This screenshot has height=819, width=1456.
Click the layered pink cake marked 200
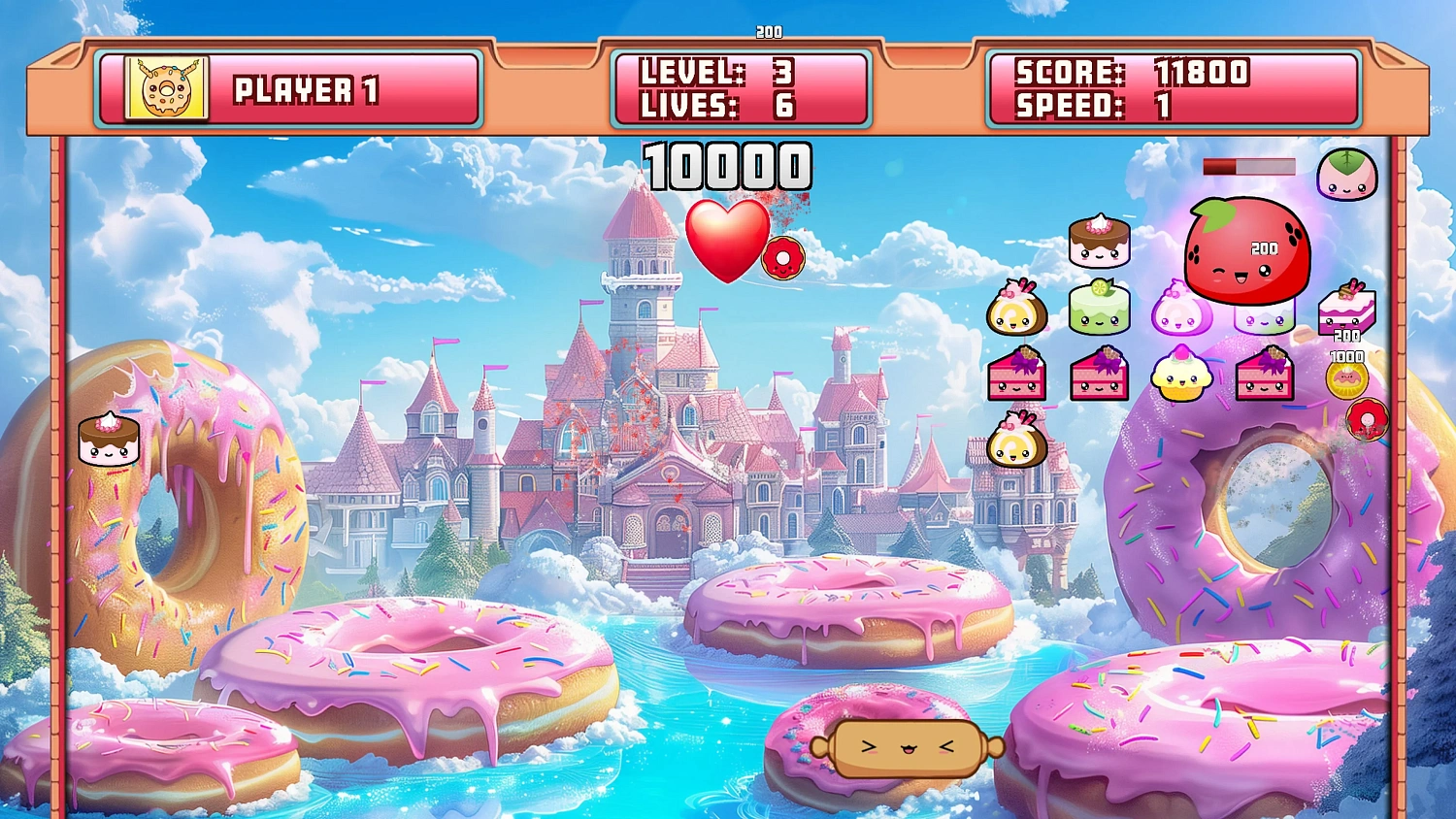[1345, 313]
